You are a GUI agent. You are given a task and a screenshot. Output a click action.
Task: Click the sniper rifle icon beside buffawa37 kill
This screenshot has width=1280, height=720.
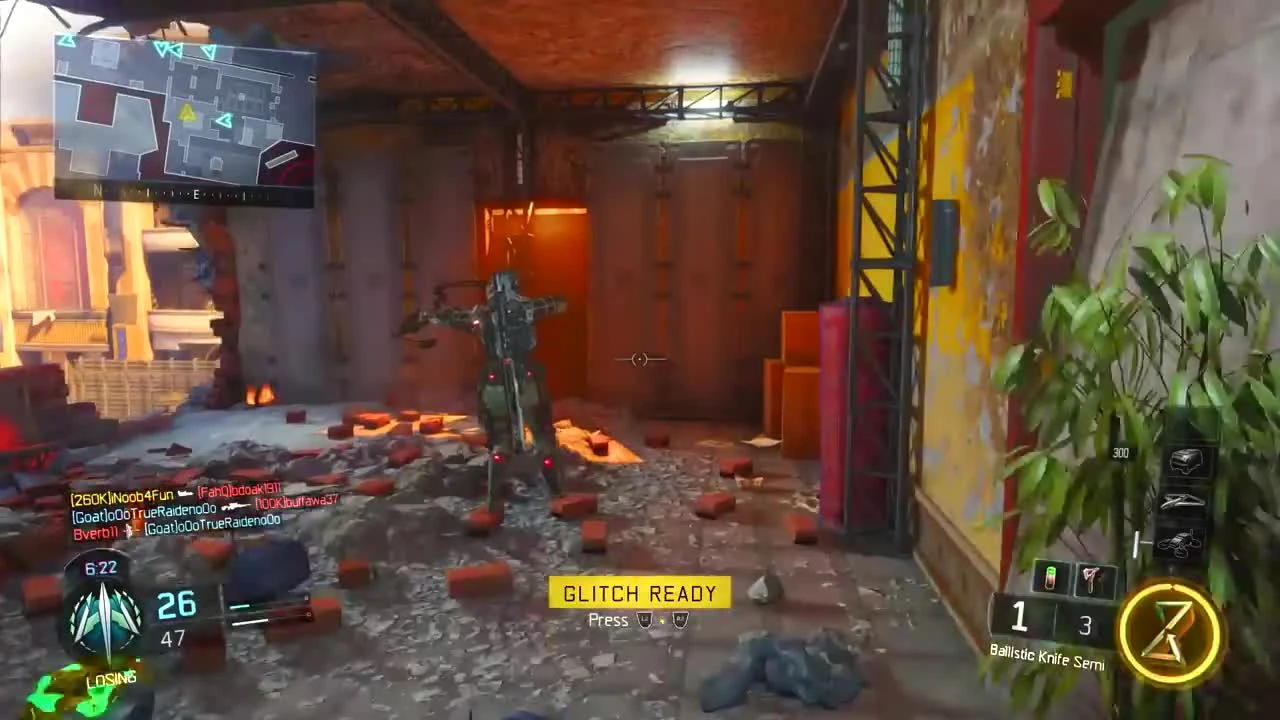pyautogui.click(x=235, y=507)
